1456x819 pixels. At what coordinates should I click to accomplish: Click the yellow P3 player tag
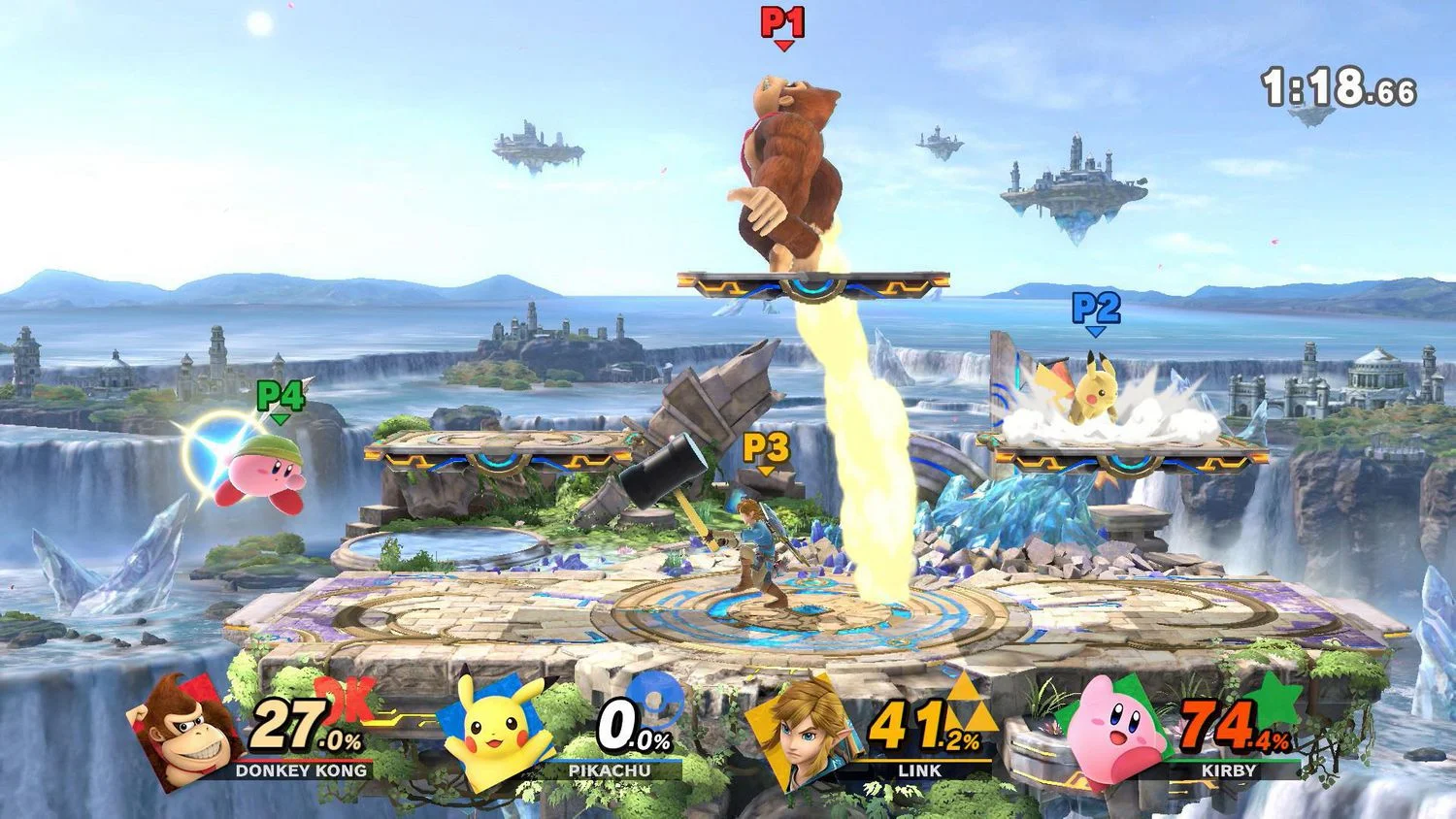pos(766,449)
